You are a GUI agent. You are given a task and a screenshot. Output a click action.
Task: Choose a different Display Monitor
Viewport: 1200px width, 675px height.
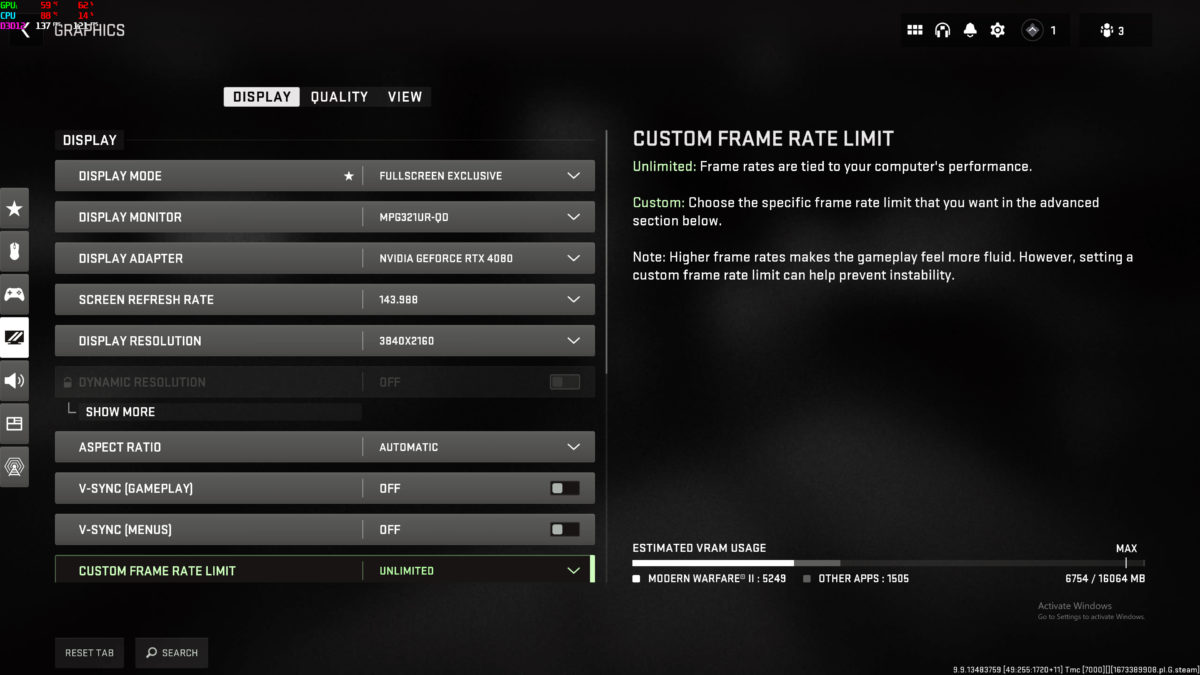coord(573,217)
